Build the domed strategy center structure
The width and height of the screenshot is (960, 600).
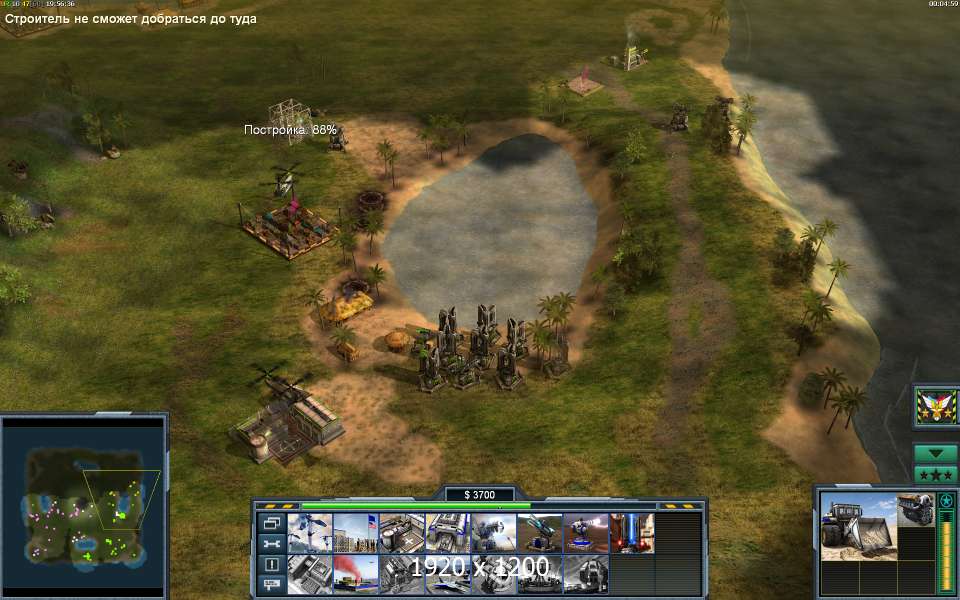(x=586, y=574)
